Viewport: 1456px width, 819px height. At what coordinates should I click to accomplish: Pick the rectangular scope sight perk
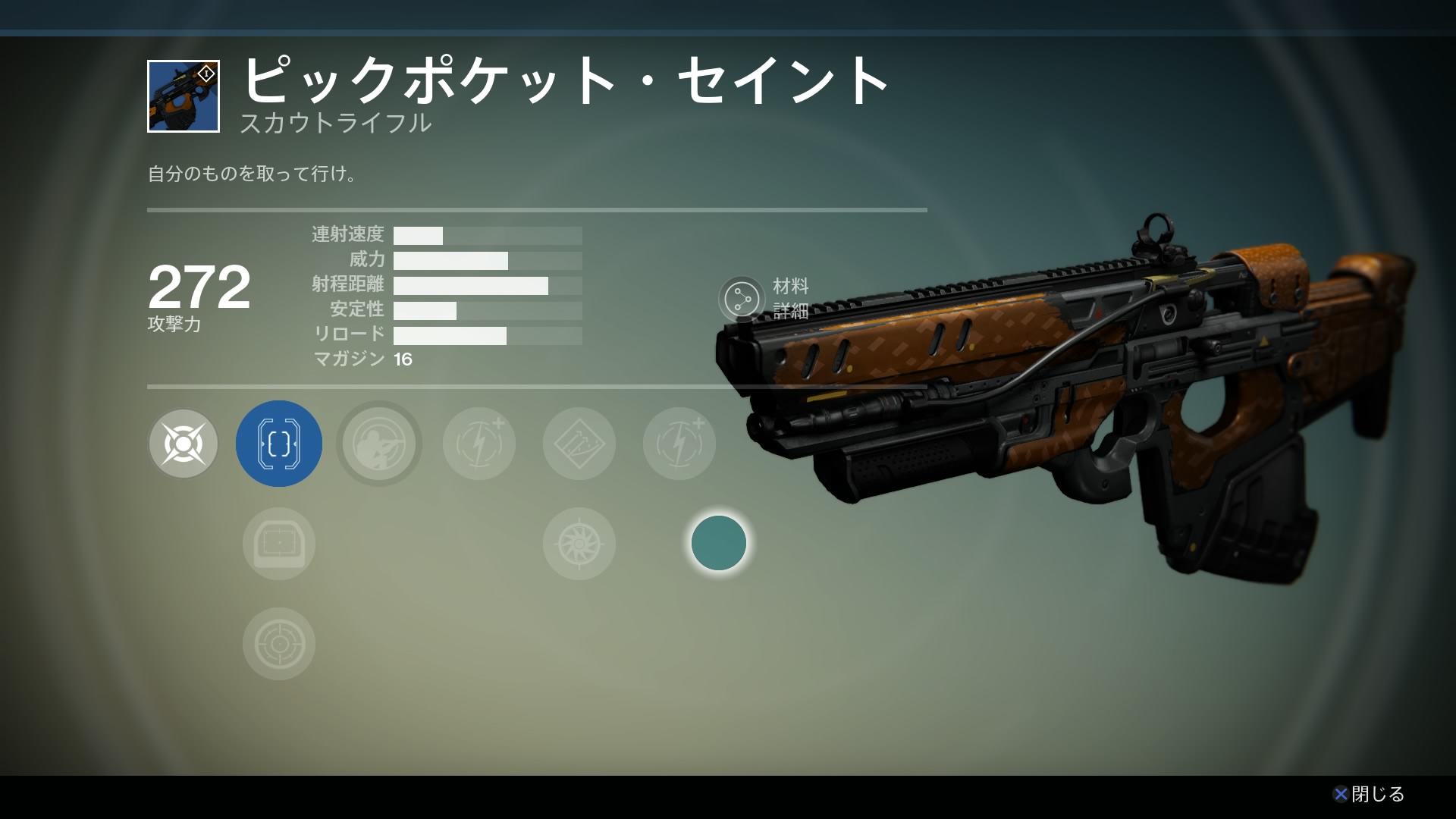tap(279, 544)
